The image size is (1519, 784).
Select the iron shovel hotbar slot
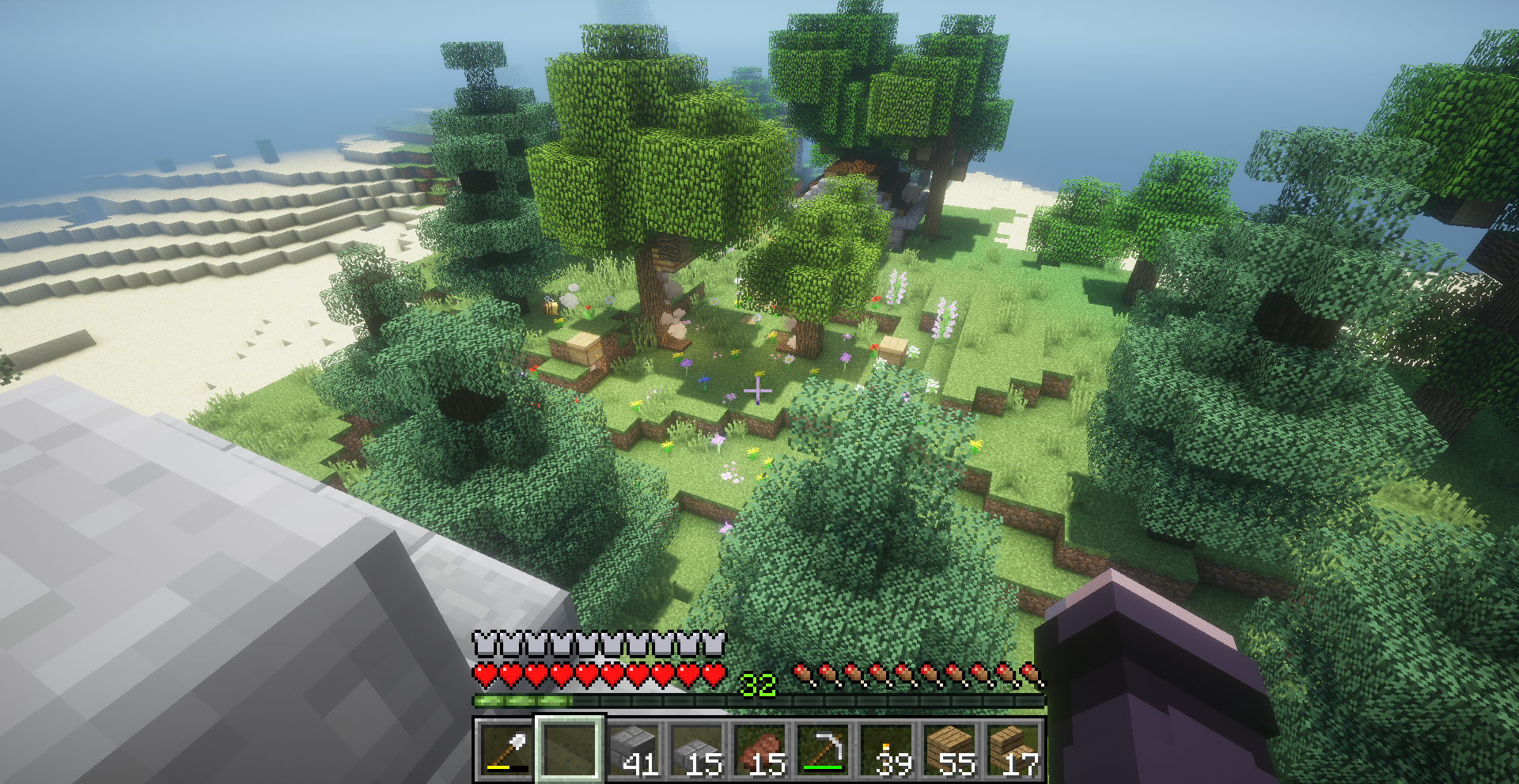pos(506,749)
